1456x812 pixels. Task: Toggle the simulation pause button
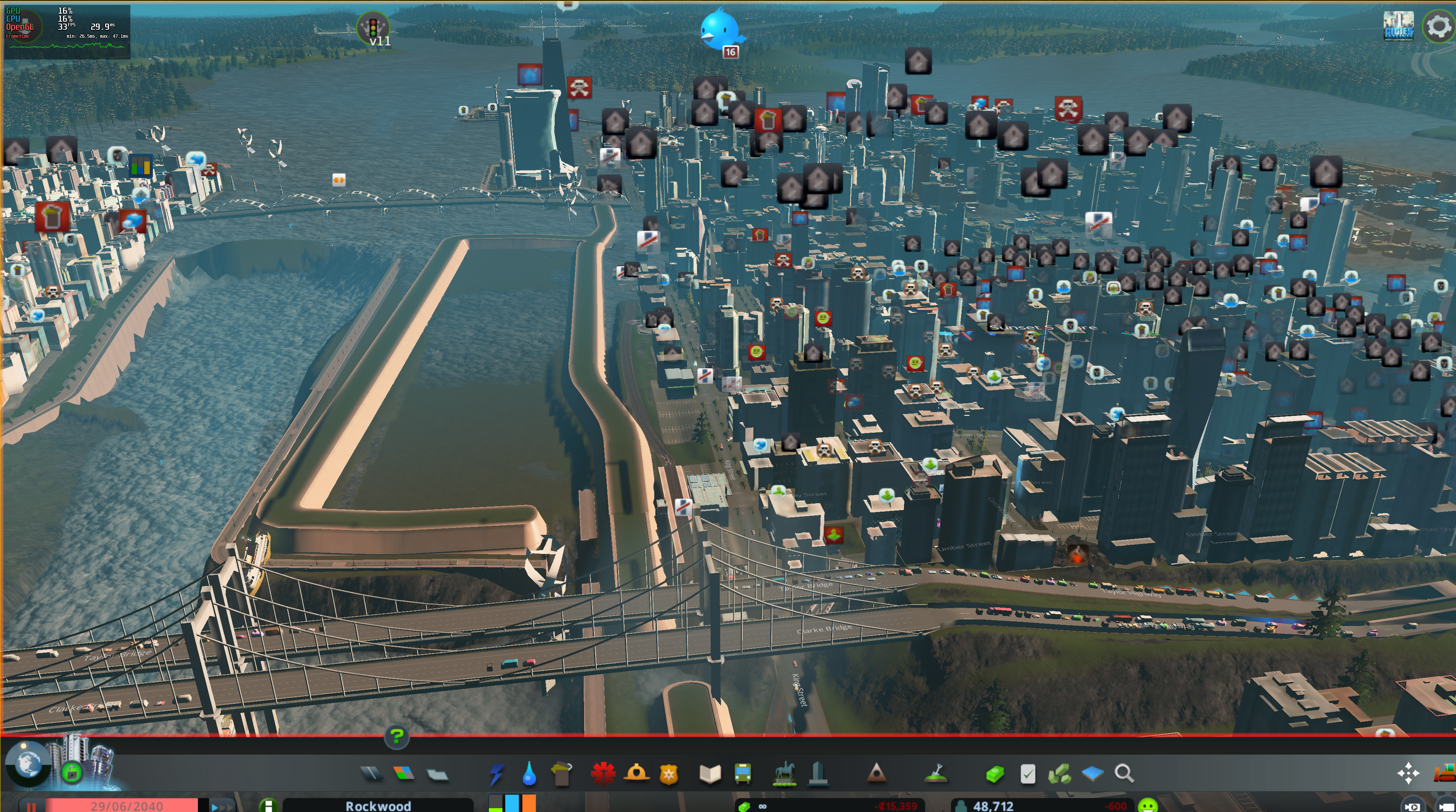tap(32, 806)
